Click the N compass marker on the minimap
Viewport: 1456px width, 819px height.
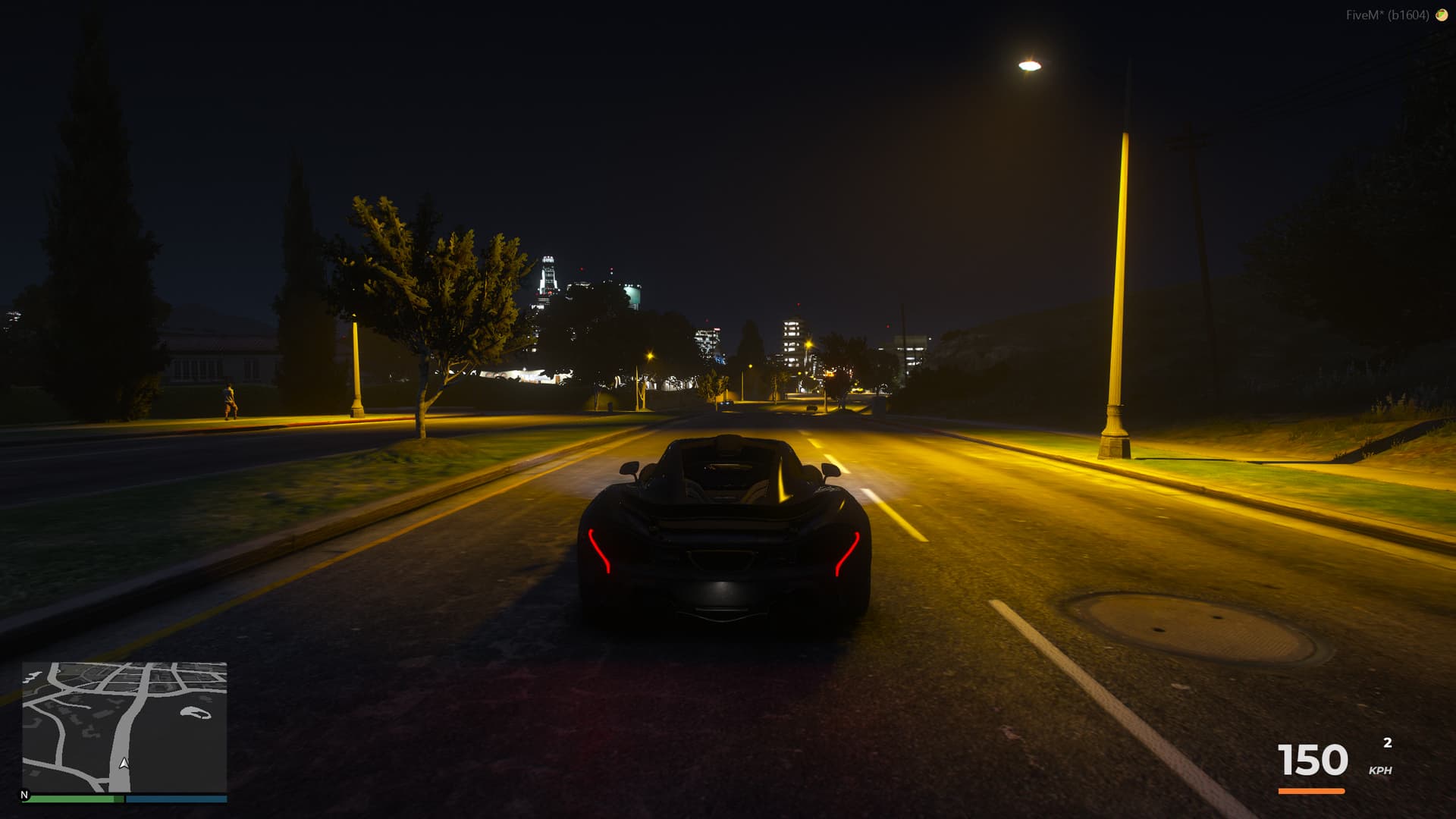coord(25,795)
